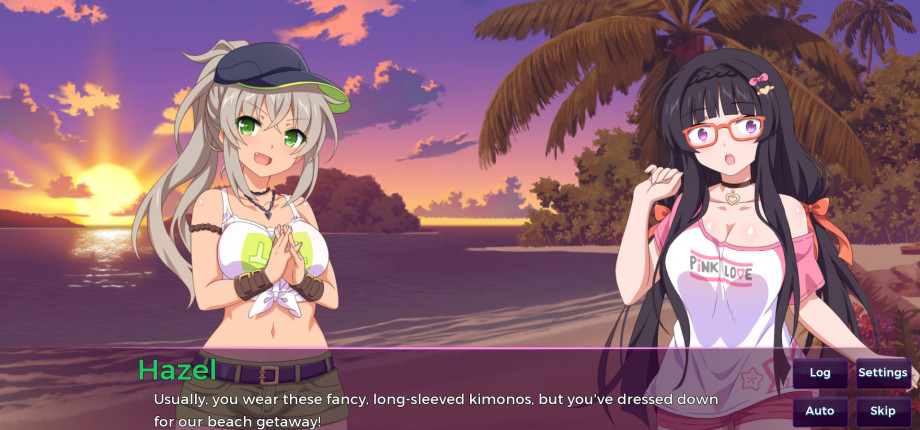Skip through the dialogue
920x430 pixels.
(x=883, y=411)
